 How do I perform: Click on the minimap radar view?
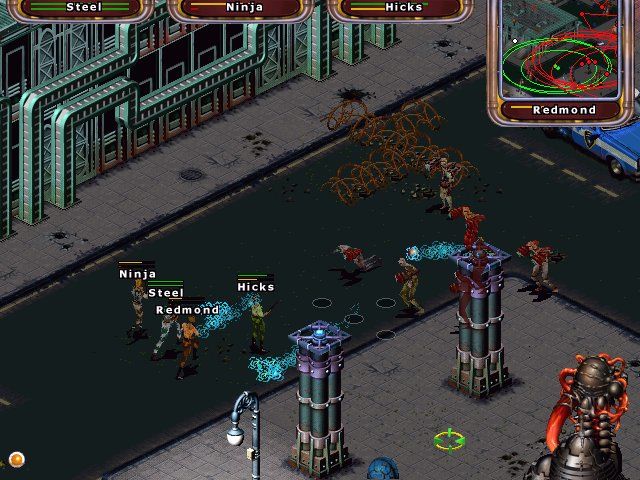coord(563,48)
